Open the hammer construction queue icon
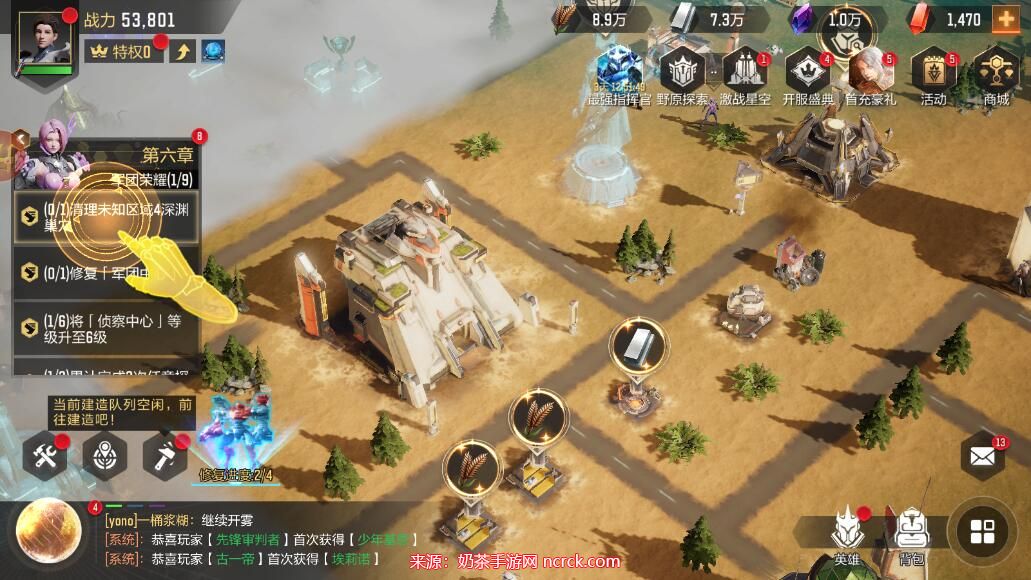 [x=163, y=457]
